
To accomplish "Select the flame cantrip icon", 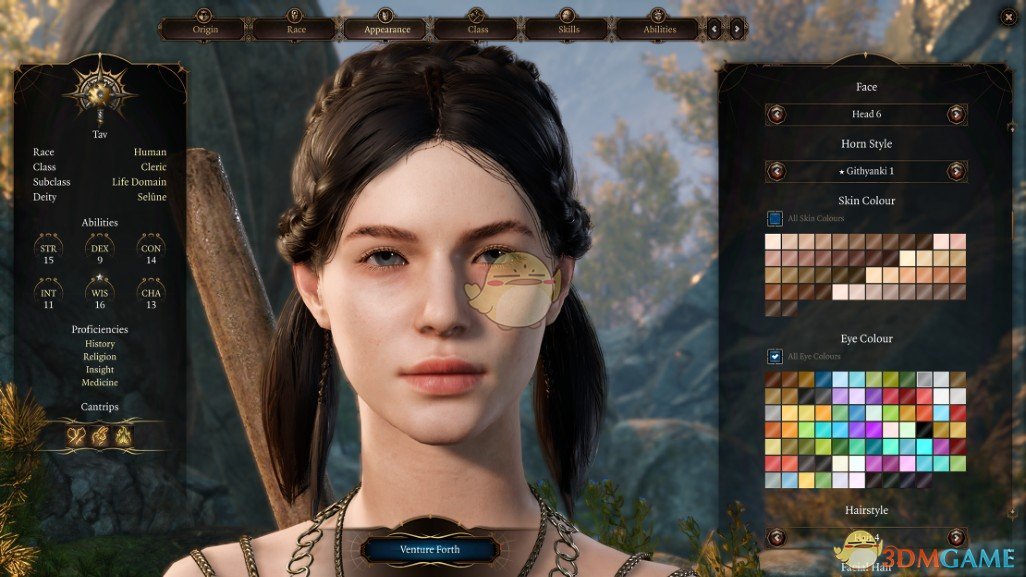I will (x=123, y=435).
